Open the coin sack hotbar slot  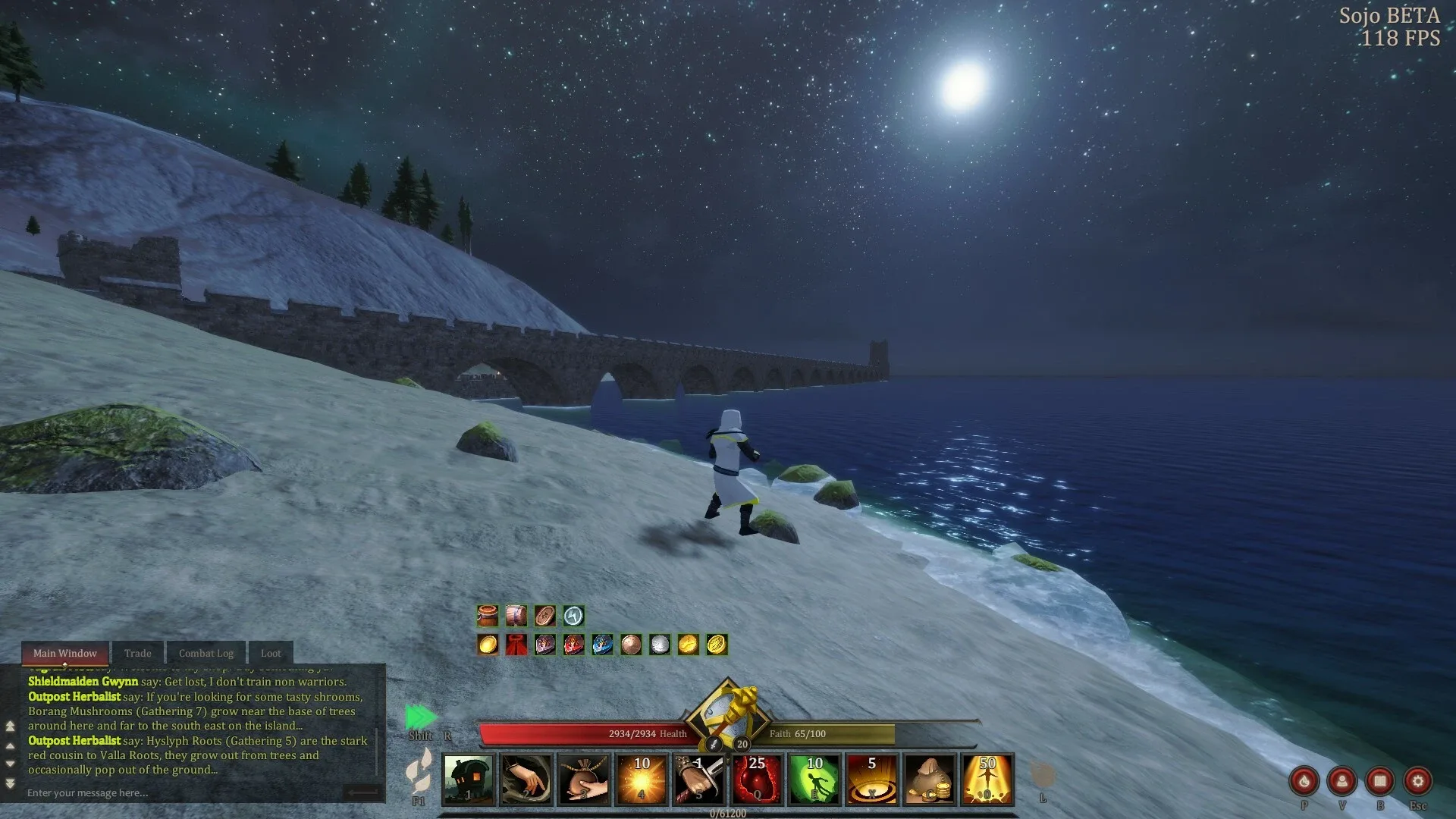pyautogui.click(x=930, y=779)
